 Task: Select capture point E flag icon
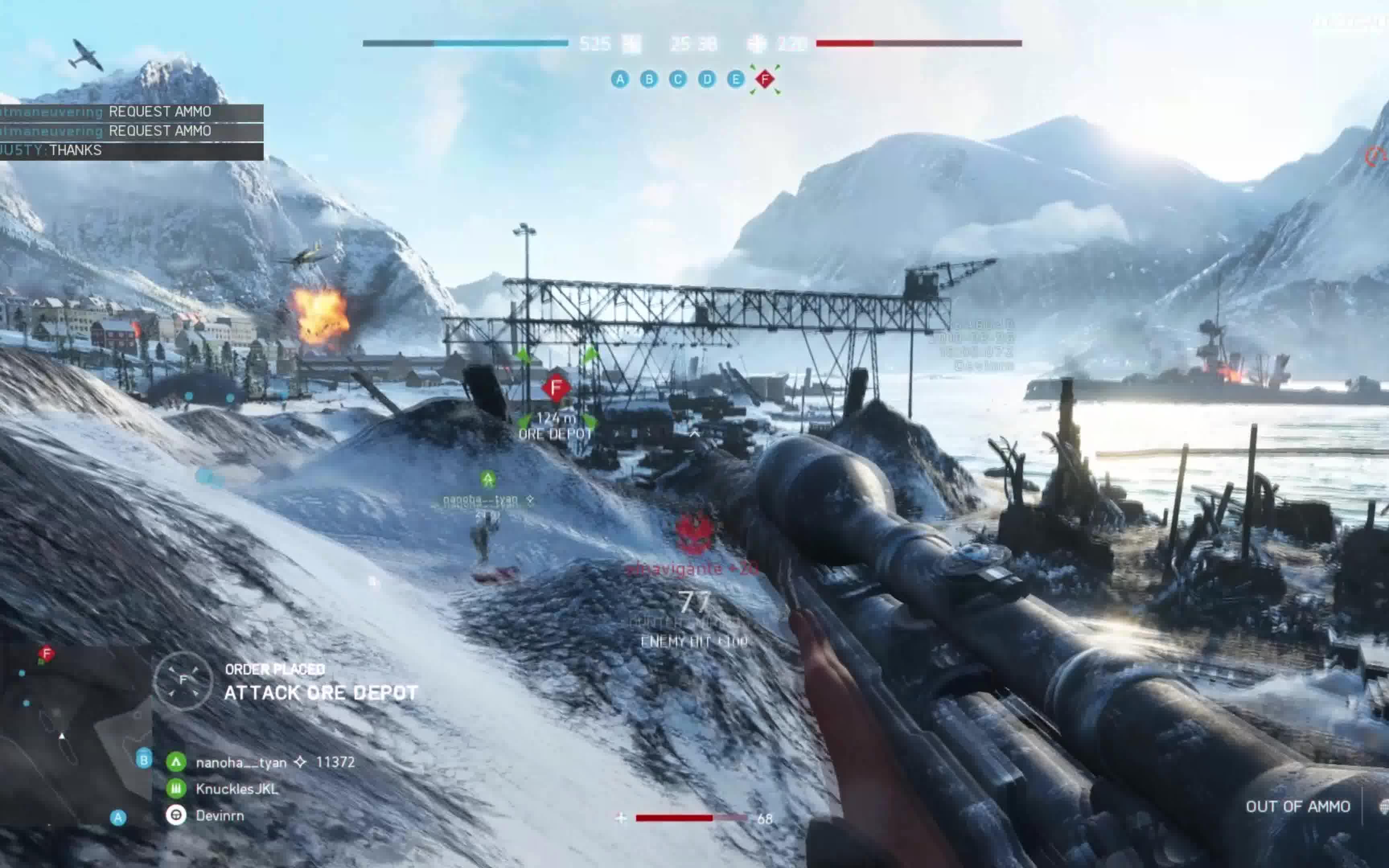pos(736,79)
